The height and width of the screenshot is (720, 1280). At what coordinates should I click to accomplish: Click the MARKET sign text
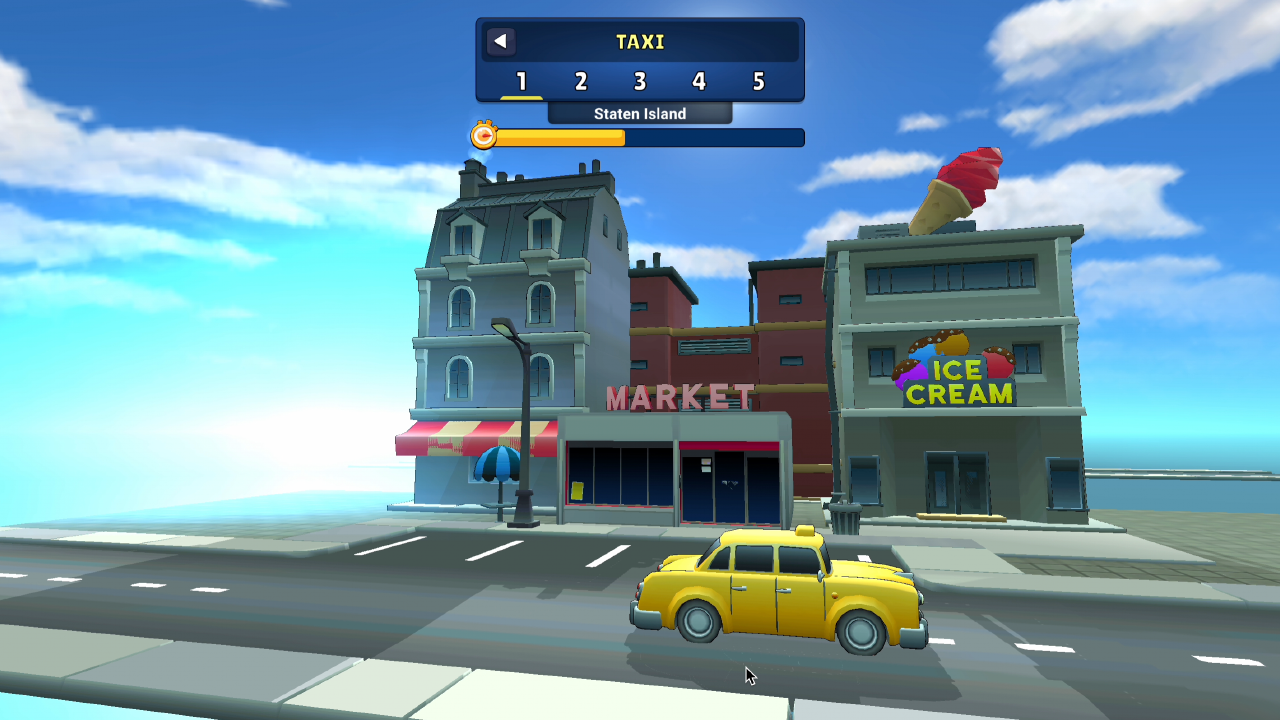coord(679,397)
